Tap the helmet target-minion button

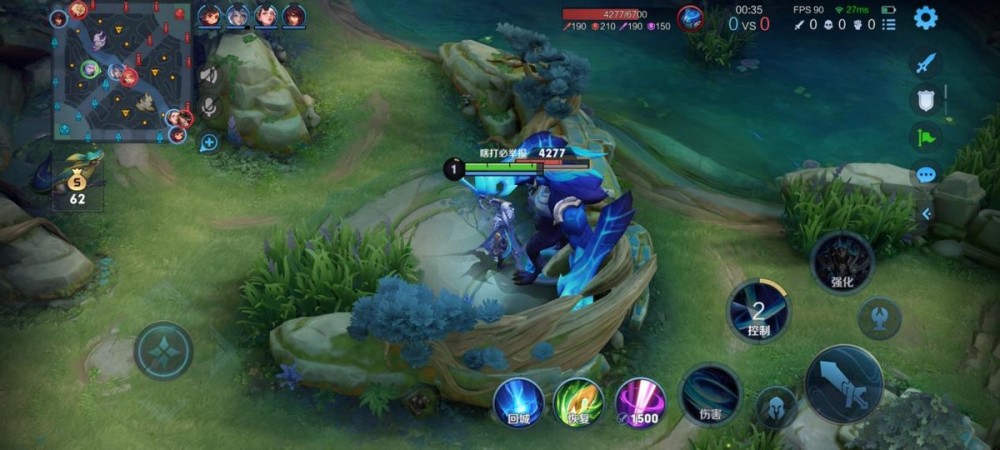point(776,407)
